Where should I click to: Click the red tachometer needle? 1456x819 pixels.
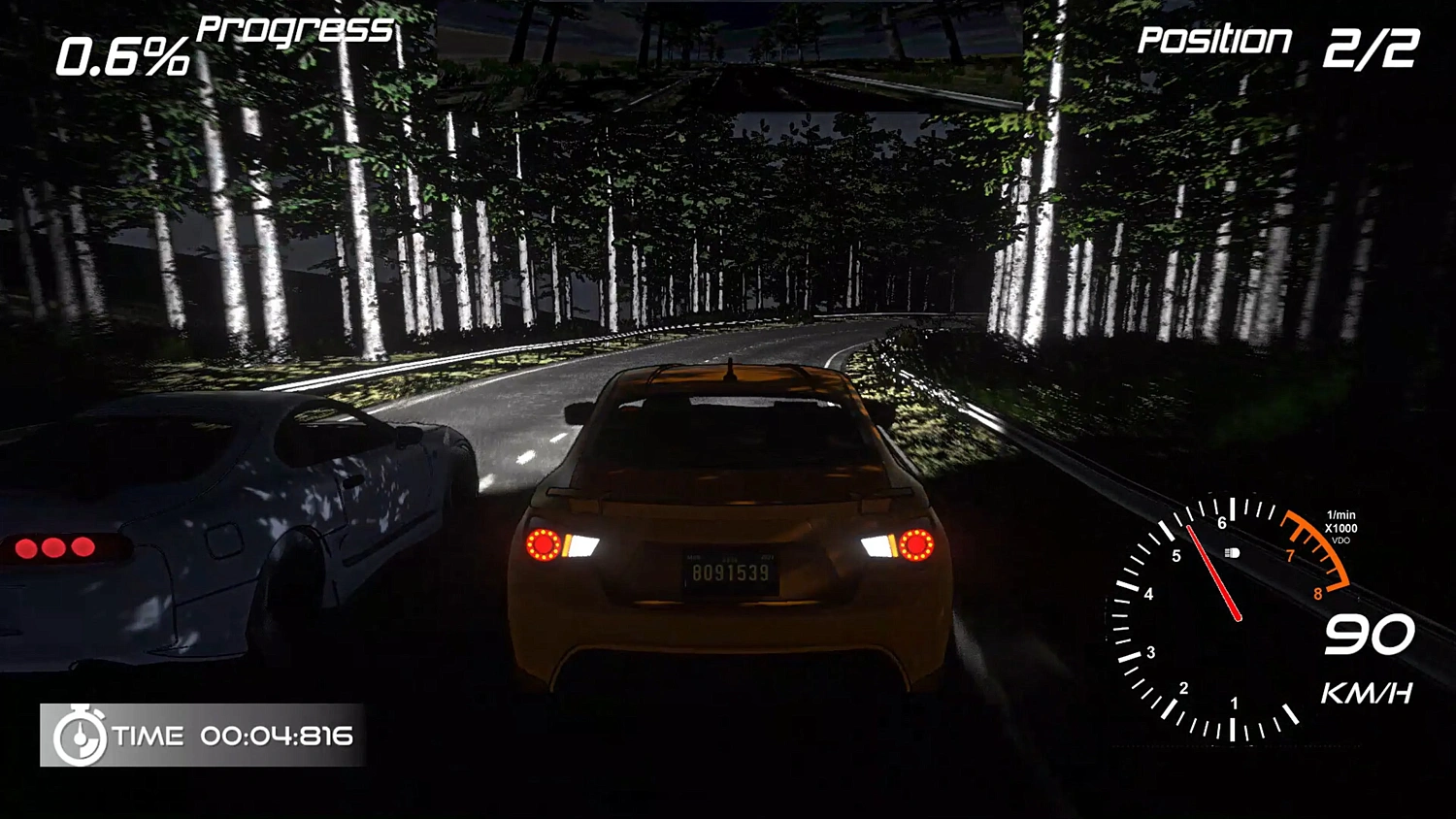[x=1213, y=573]
